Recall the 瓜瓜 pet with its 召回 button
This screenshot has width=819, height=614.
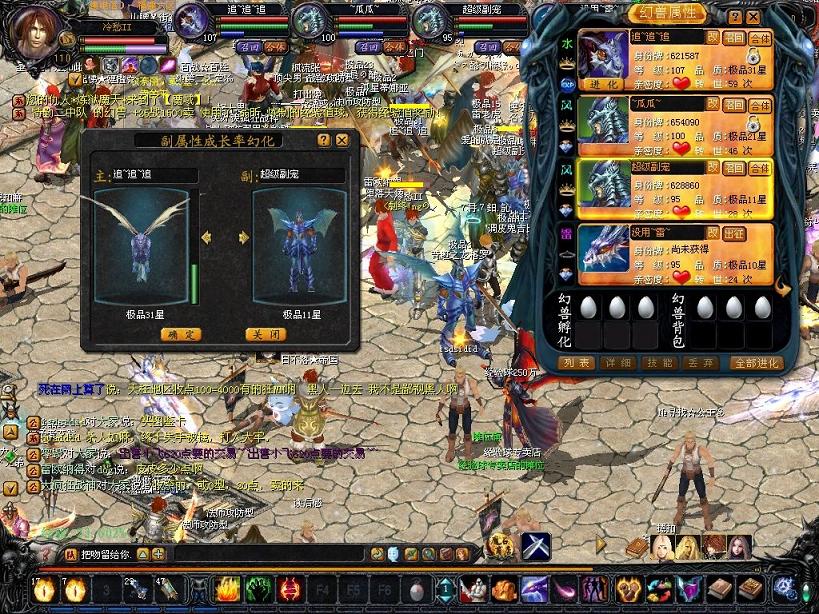734,102
